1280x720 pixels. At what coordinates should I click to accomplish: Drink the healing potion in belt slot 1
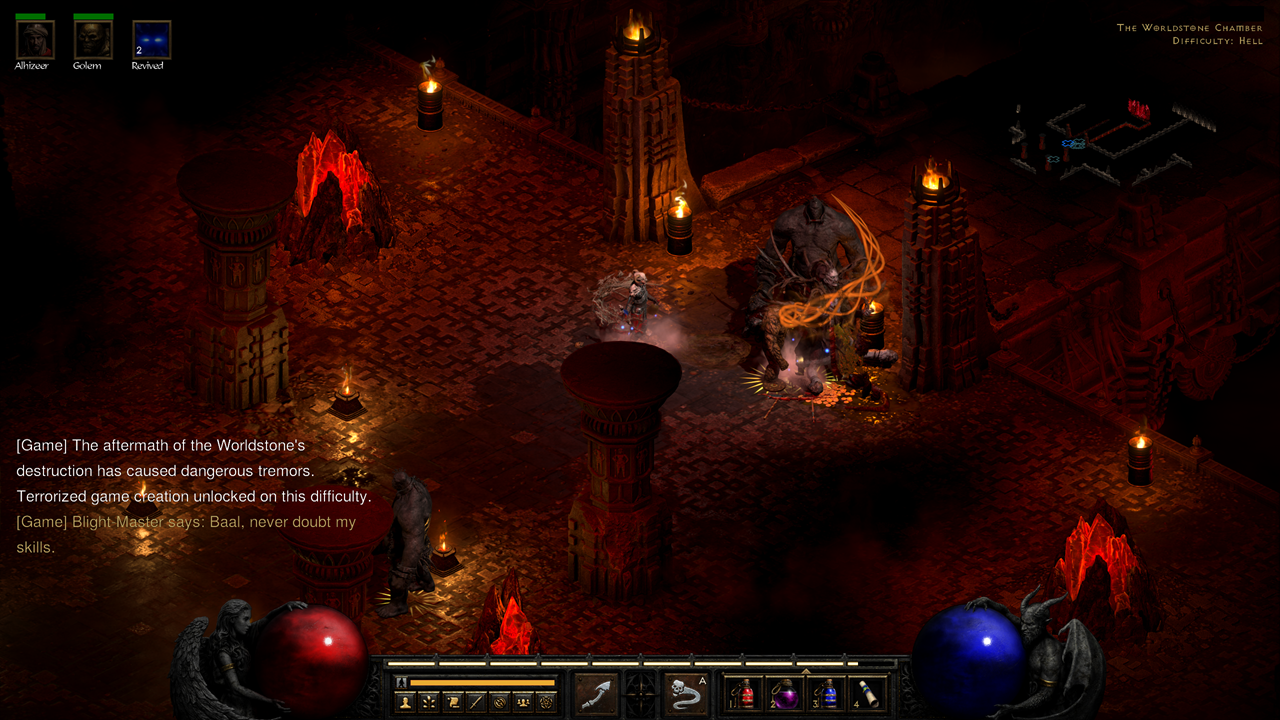(744, 695)
